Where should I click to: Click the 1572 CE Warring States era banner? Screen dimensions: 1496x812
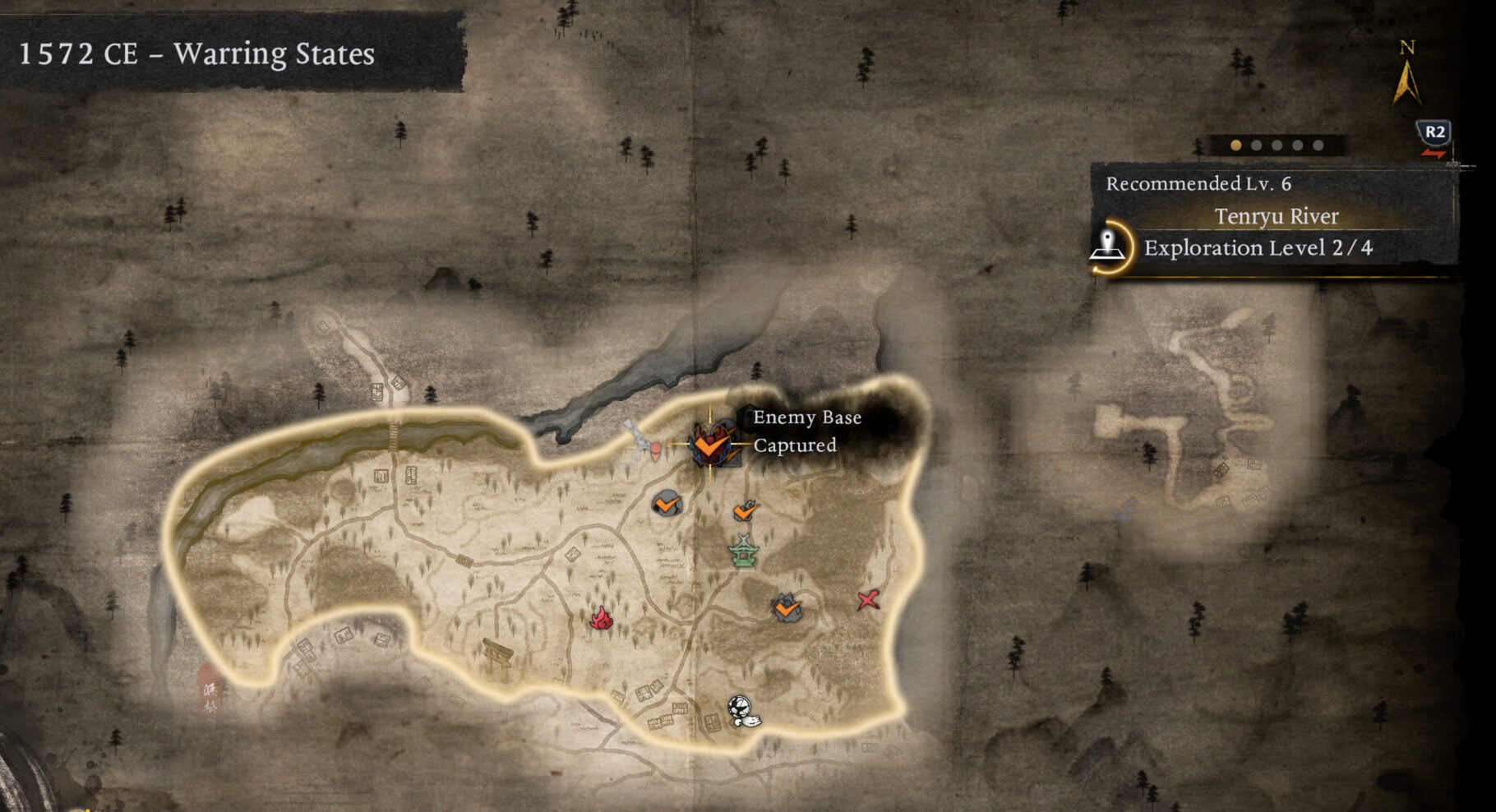coord(197,56)
